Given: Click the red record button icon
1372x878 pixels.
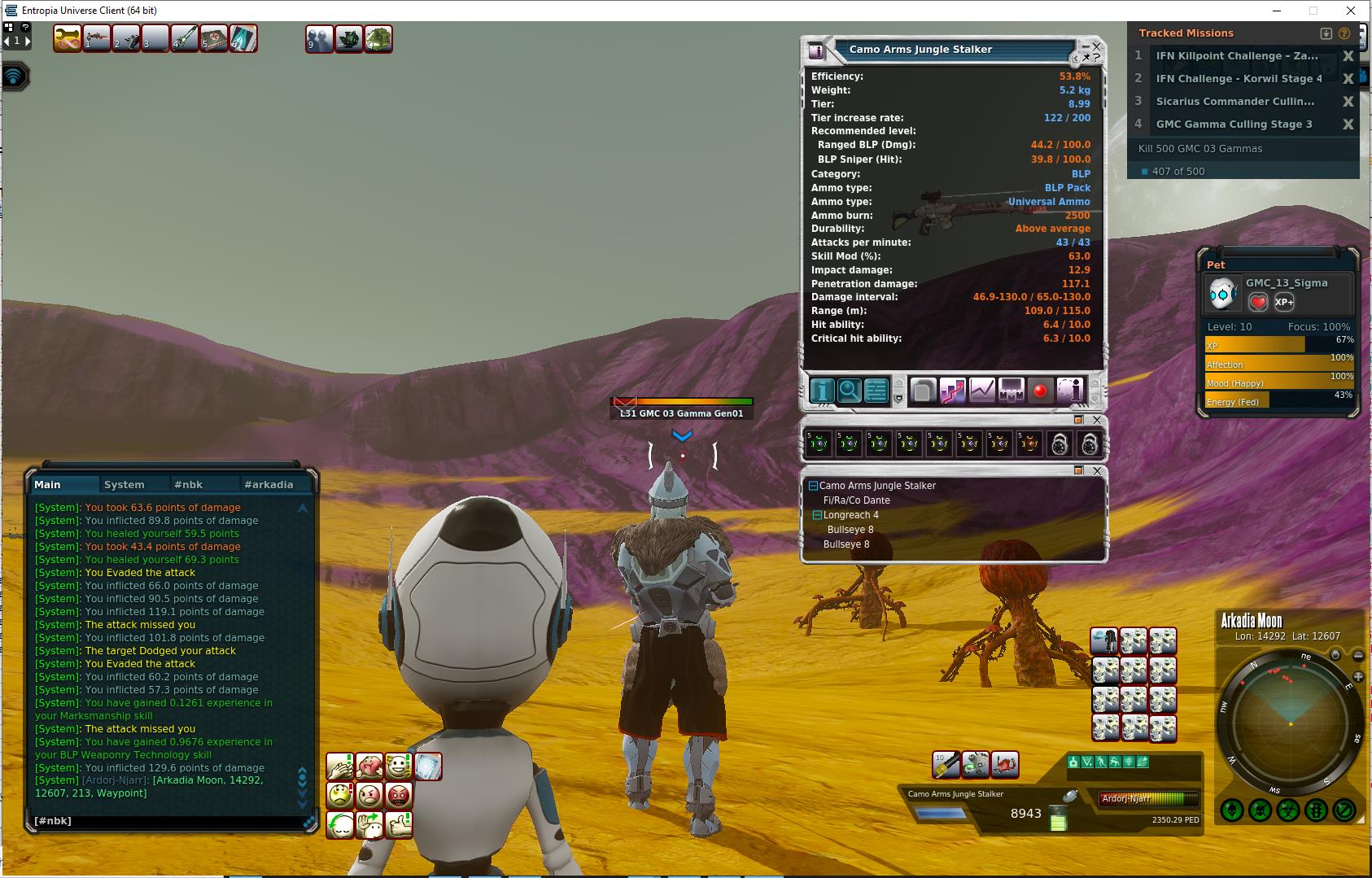Looking at the screenshot, I should (x=1039, y=391).
